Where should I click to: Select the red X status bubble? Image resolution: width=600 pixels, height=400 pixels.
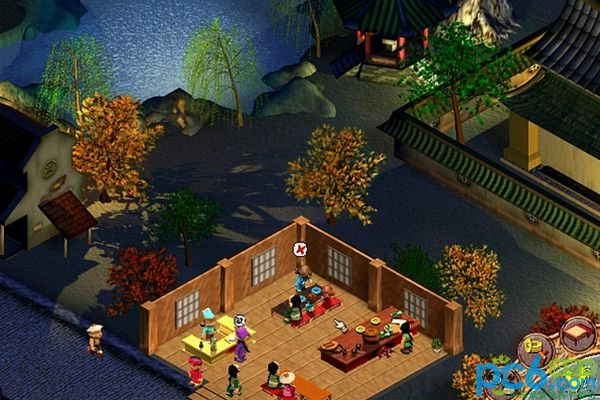pos(299,249)
